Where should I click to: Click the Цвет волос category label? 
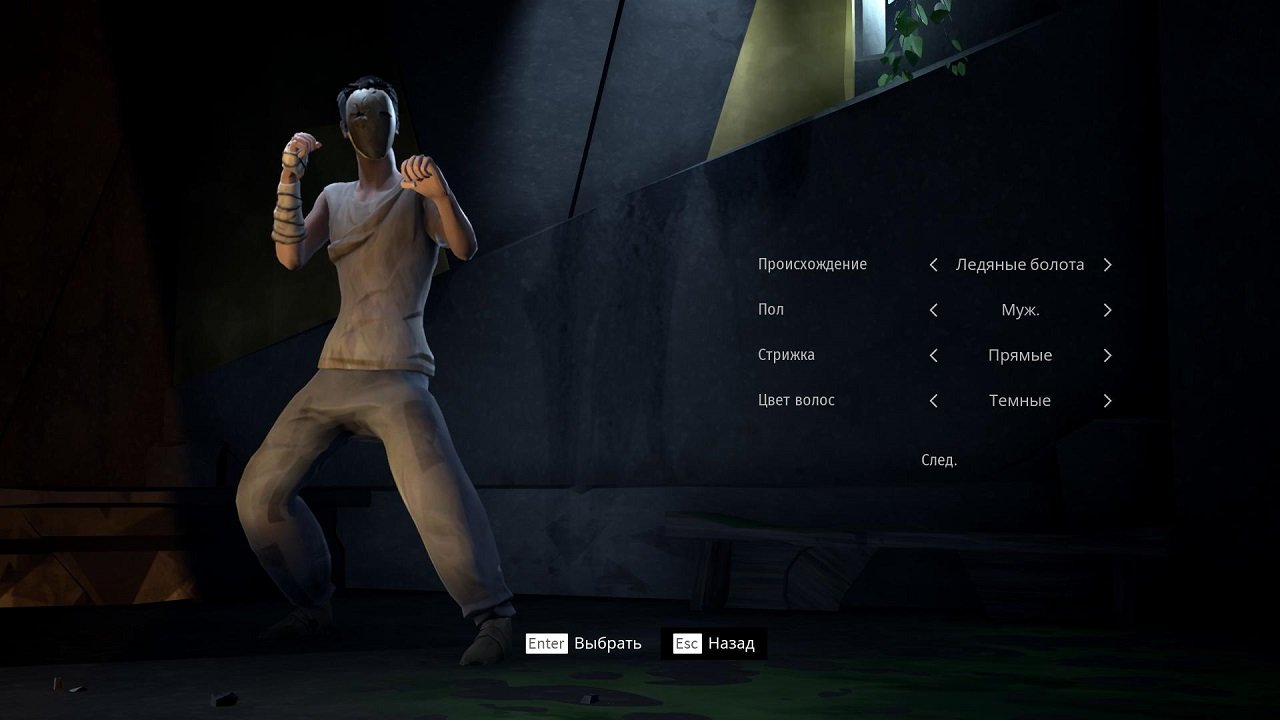click(795, 400)
